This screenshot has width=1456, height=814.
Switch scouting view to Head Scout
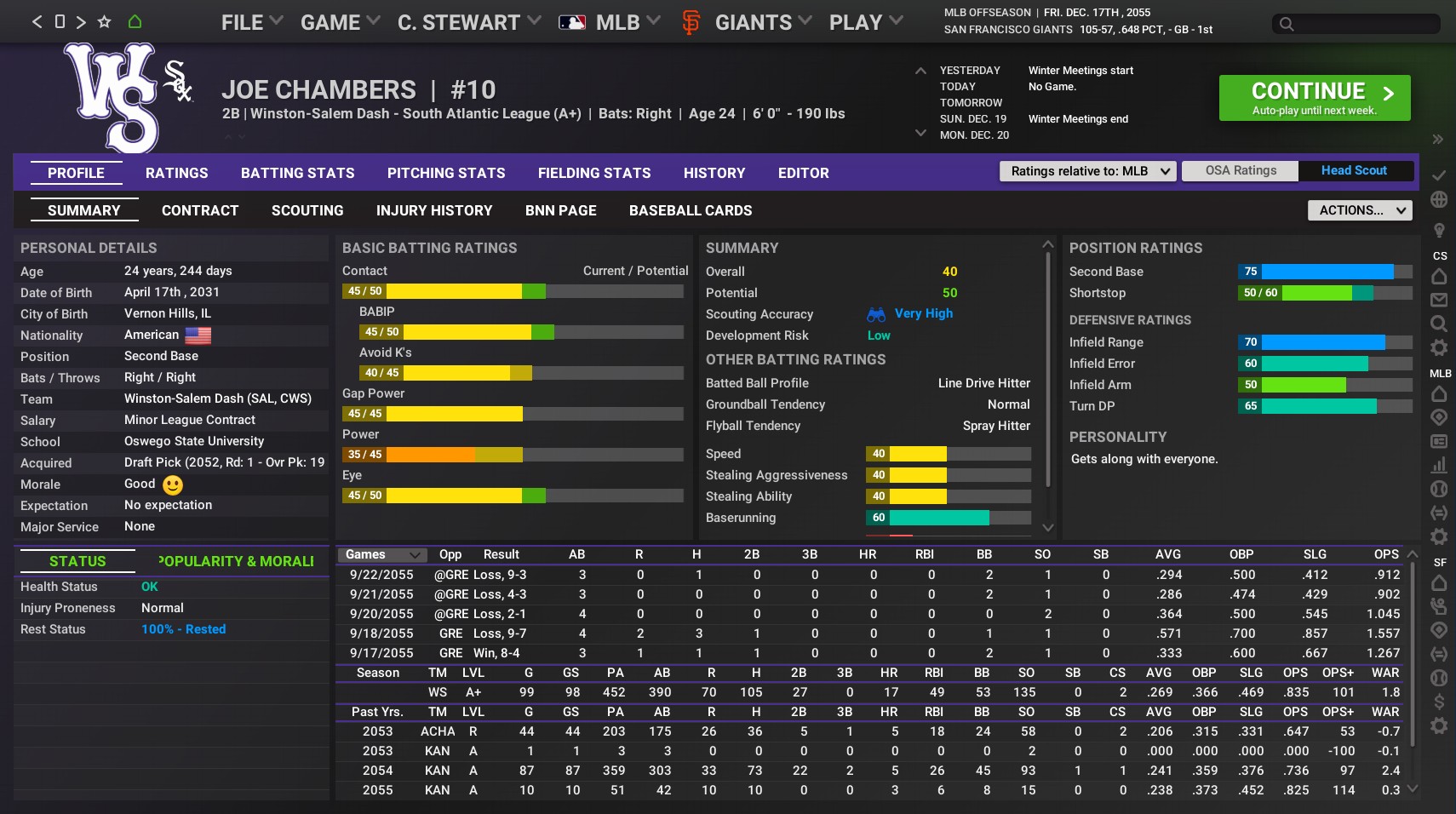(1353, 170)
